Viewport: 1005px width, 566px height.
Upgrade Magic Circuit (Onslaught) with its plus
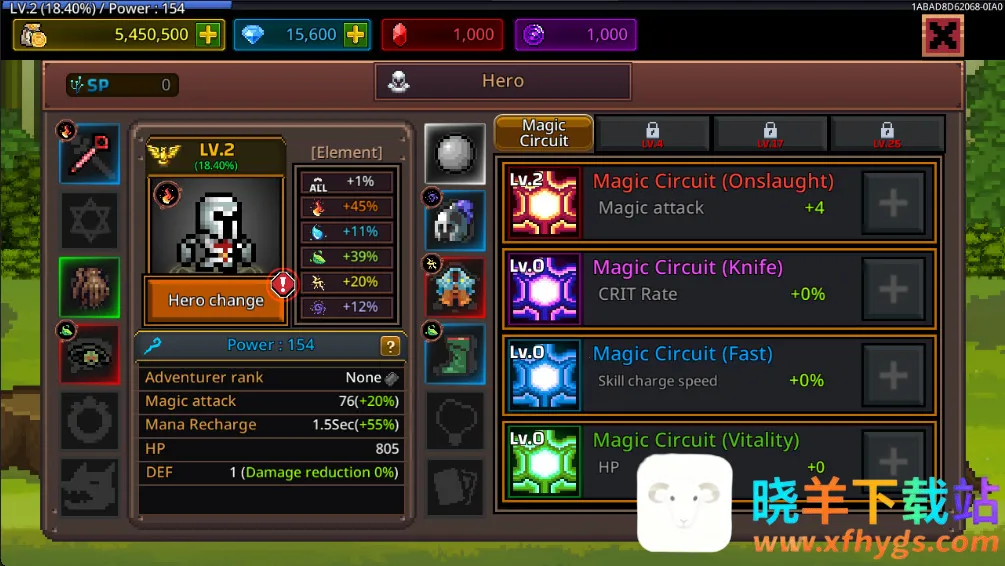893,204
